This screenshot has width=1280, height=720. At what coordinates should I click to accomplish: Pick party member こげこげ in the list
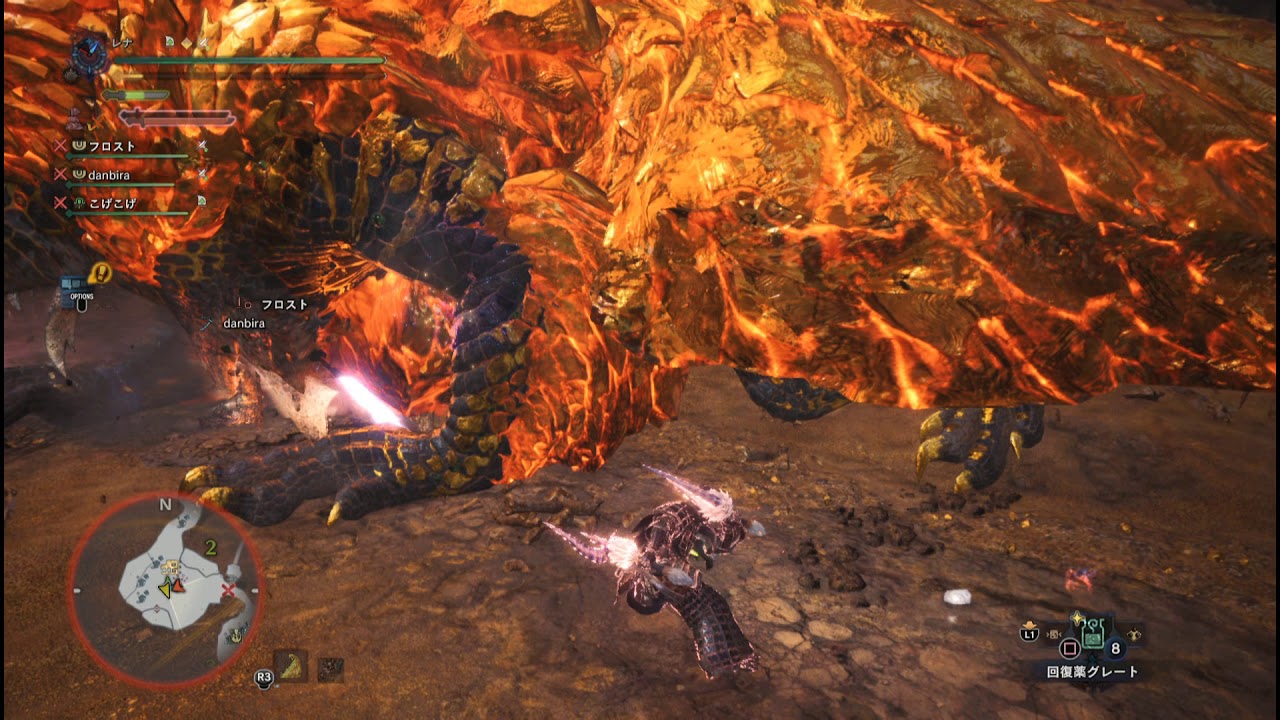[x=110, y=203]
